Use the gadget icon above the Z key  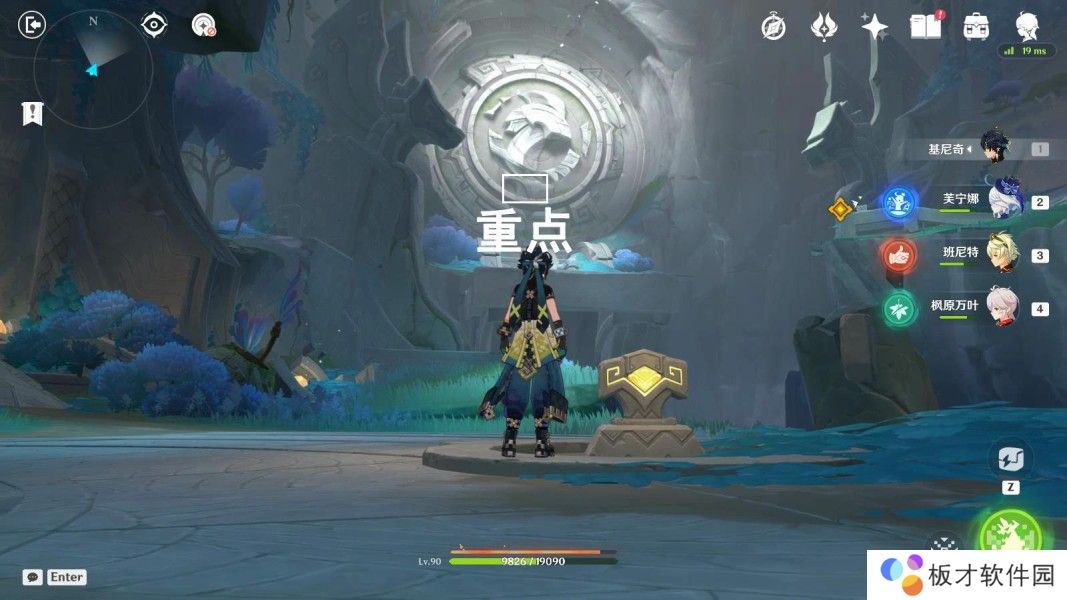1010,459
